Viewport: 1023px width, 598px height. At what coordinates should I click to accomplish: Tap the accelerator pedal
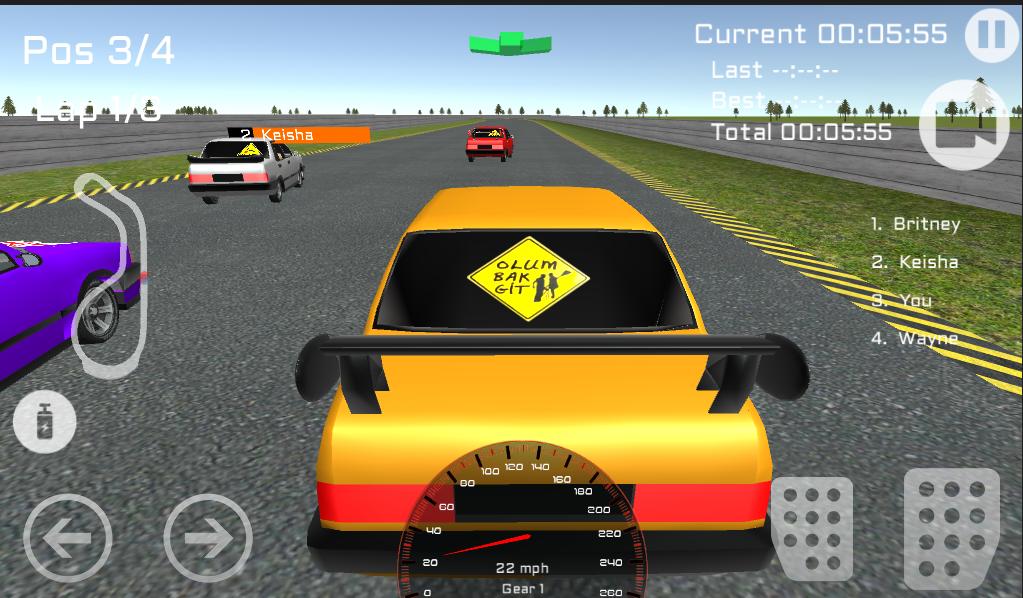[951, 528]
